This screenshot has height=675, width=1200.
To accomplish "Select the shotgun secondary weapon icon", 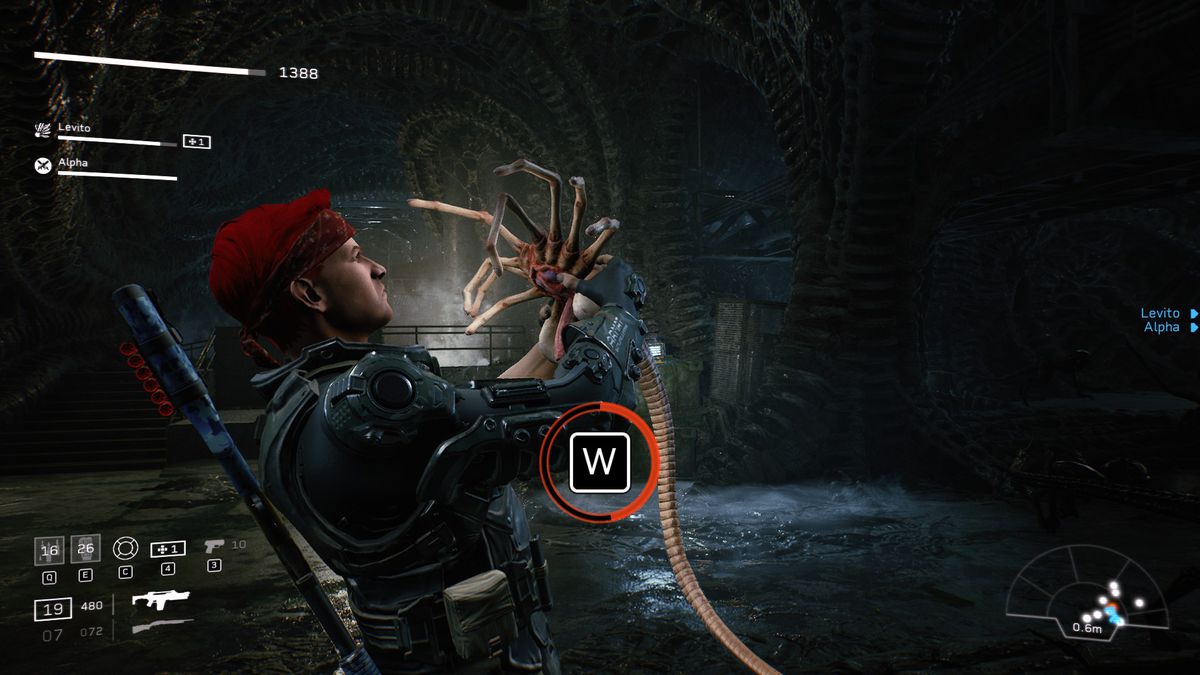I will [161, 626].
